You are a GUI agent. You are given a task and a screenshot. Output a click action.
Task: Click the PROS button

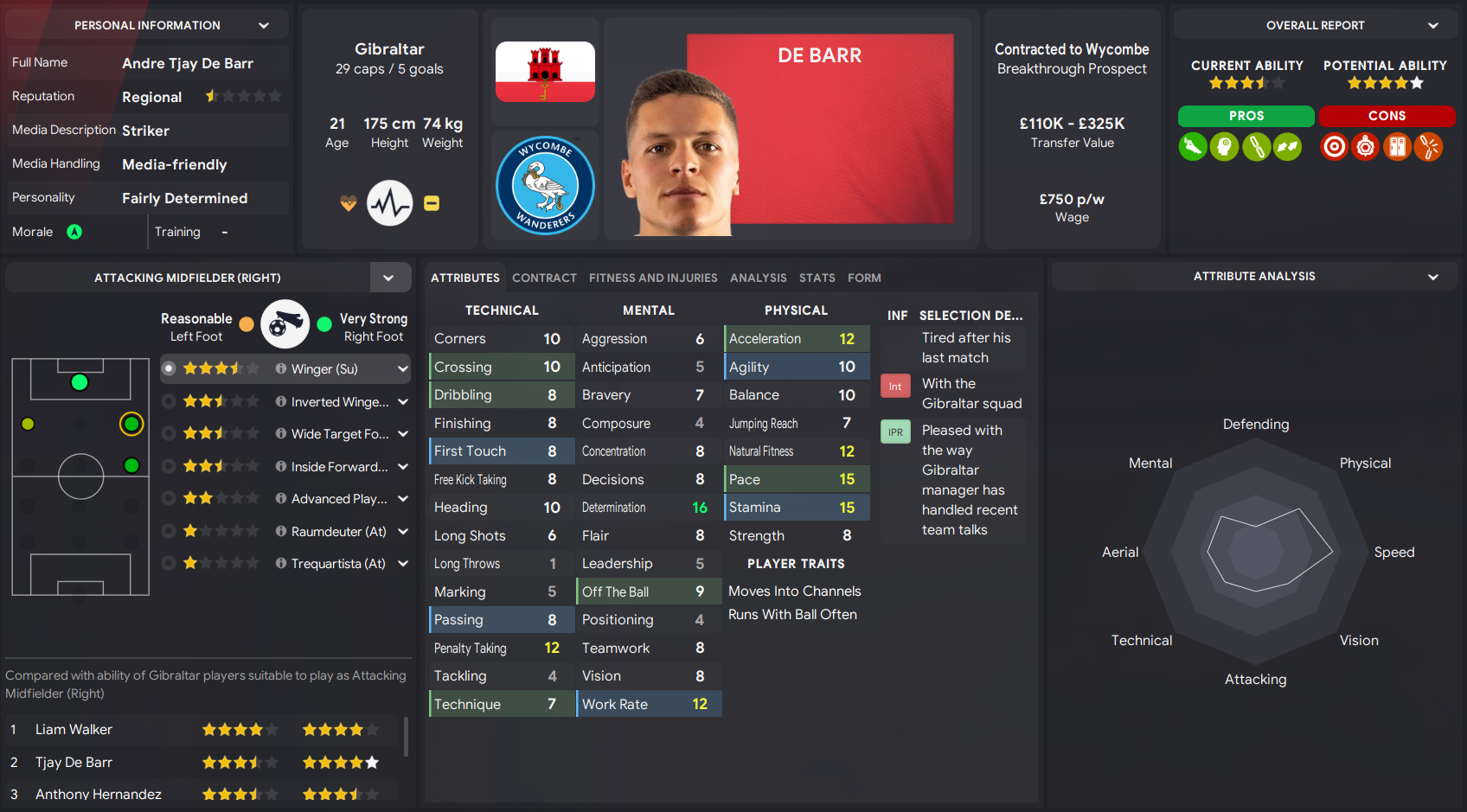(1246, 116)
